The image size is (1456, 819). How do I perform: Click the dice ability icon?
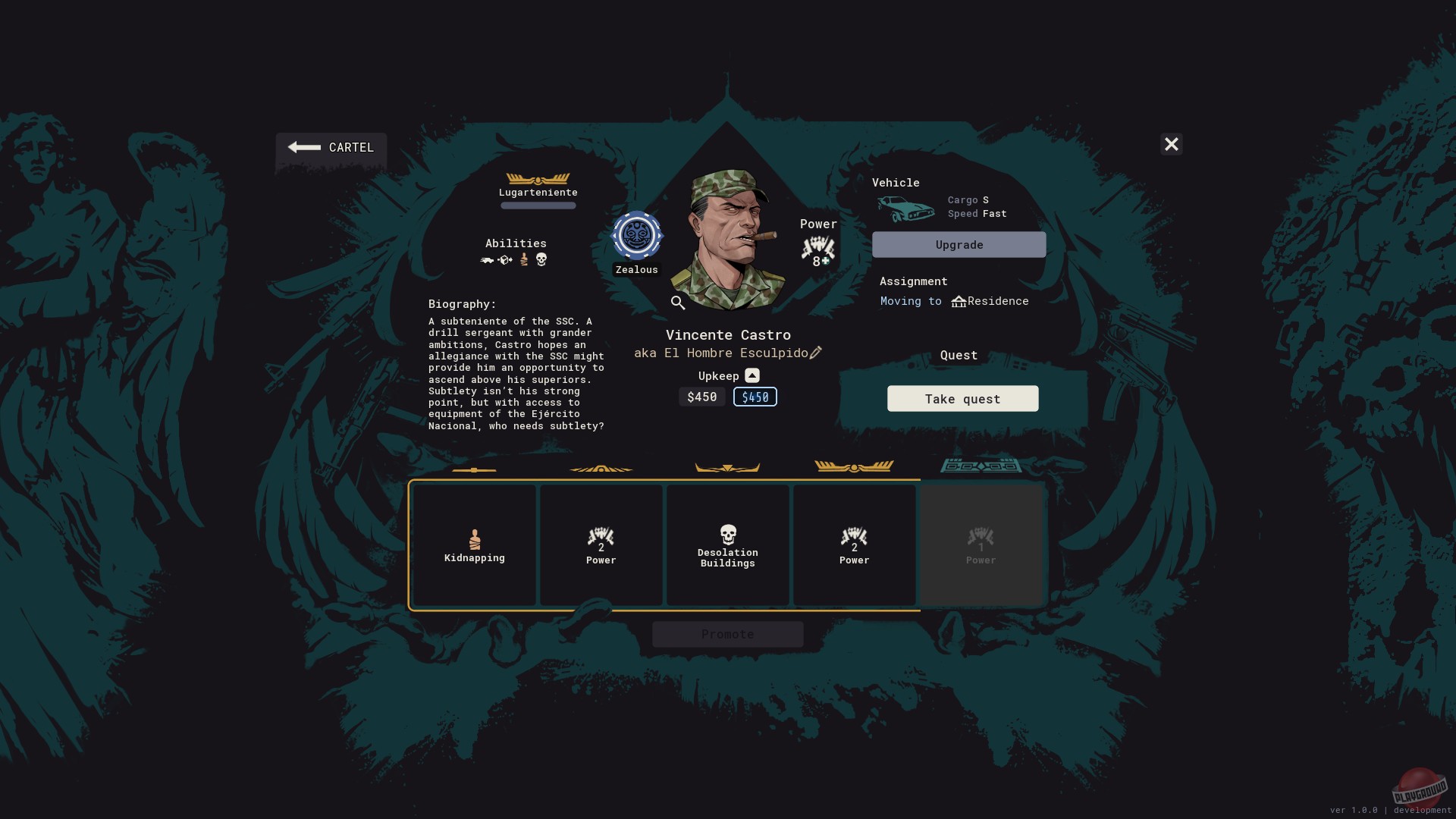tap(505, 260)
